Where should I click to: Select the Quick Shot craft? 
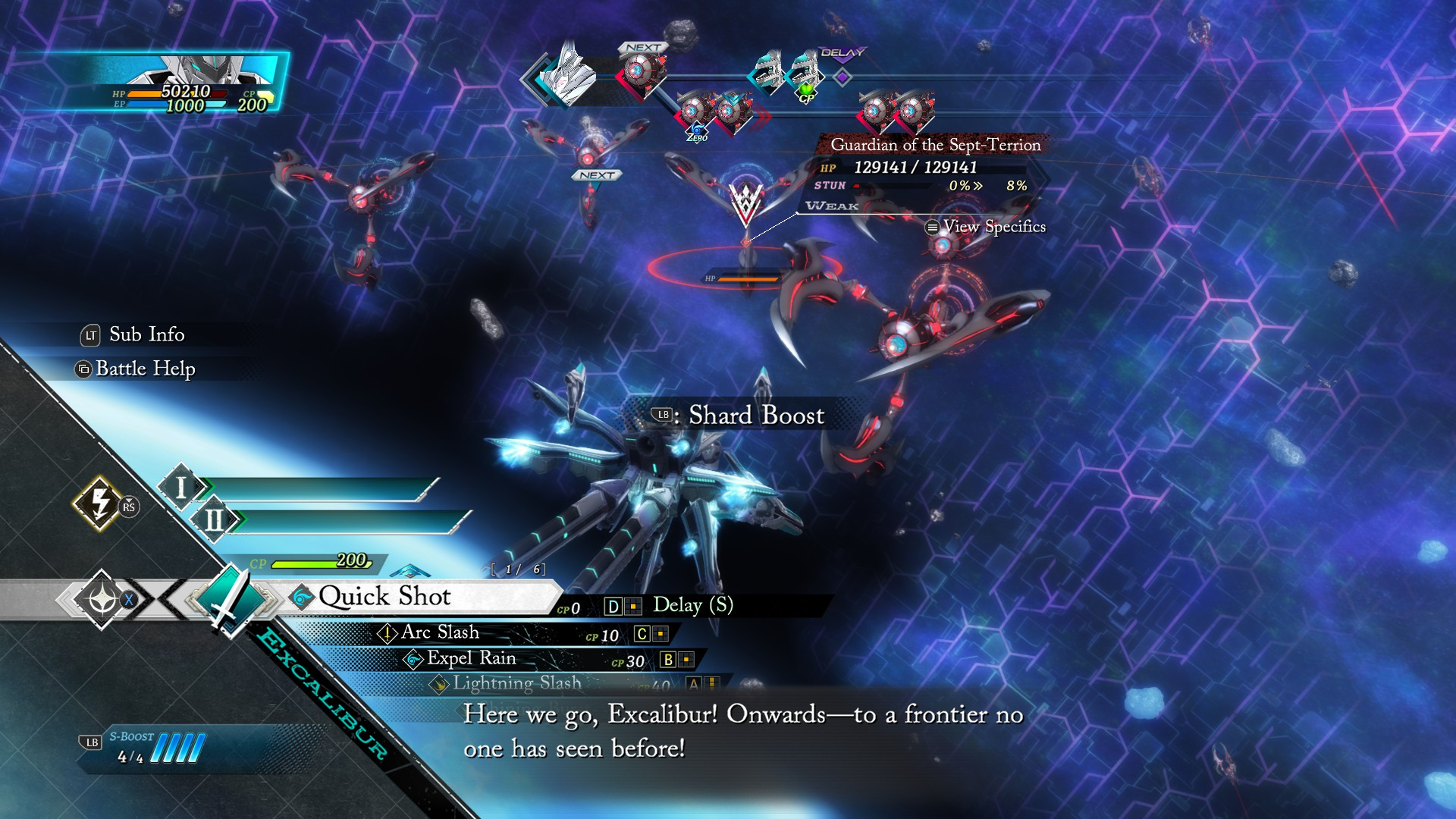pos(384,597)
